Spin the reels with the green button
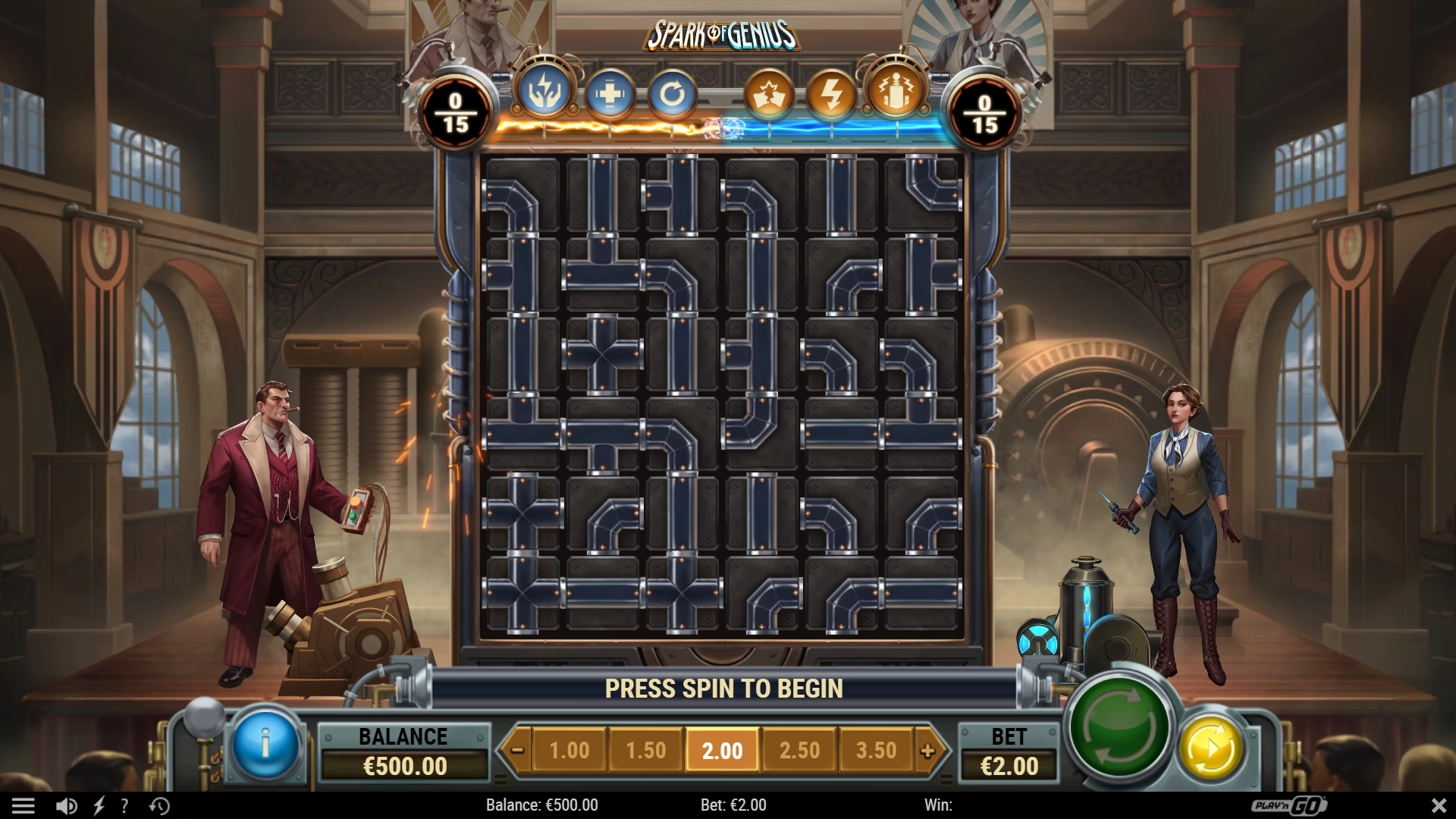This screenshot has height=819, width=1456. 1121,726
